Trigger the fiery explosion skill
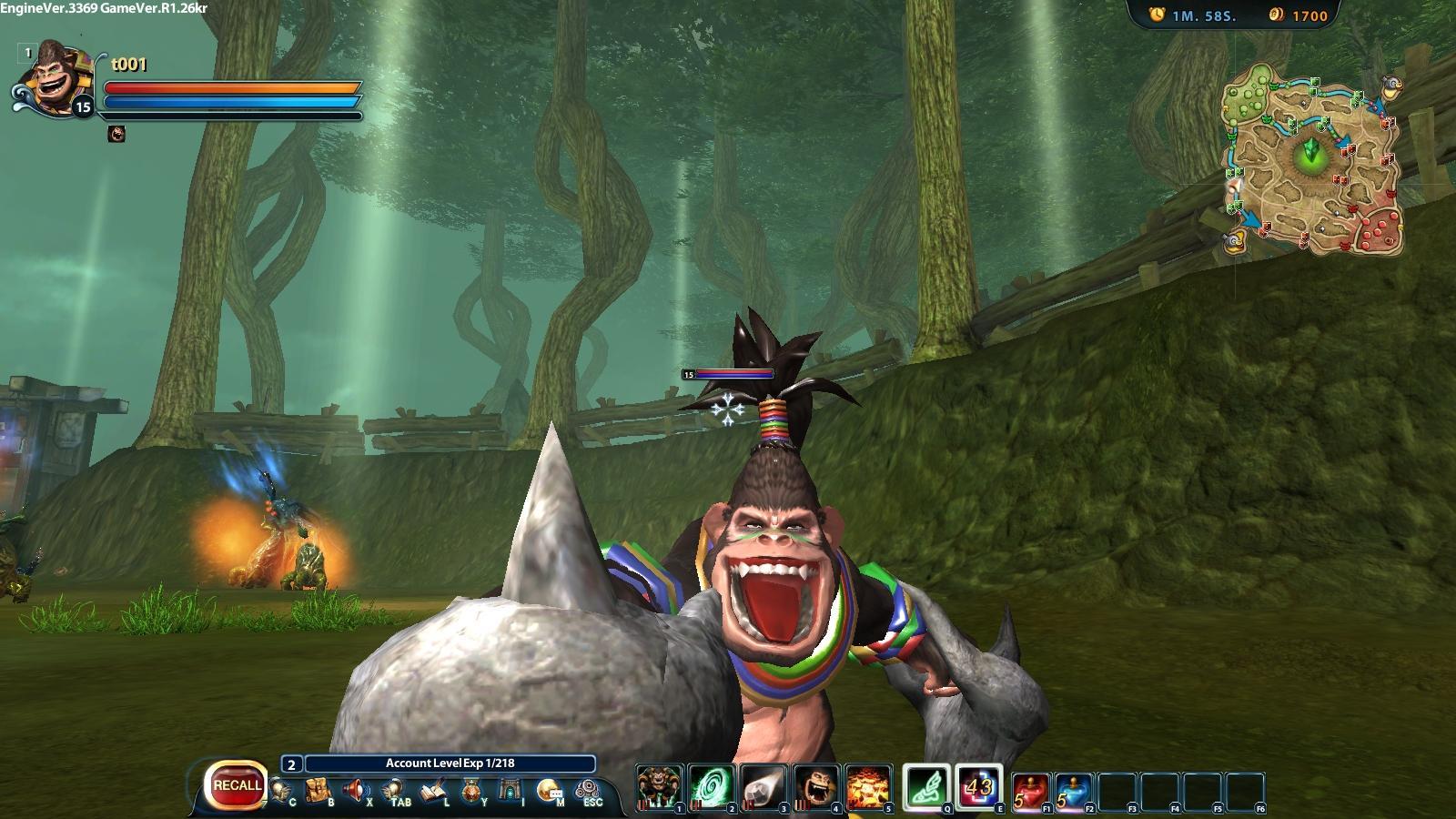 pyautogui.click(x=868, y=787)
